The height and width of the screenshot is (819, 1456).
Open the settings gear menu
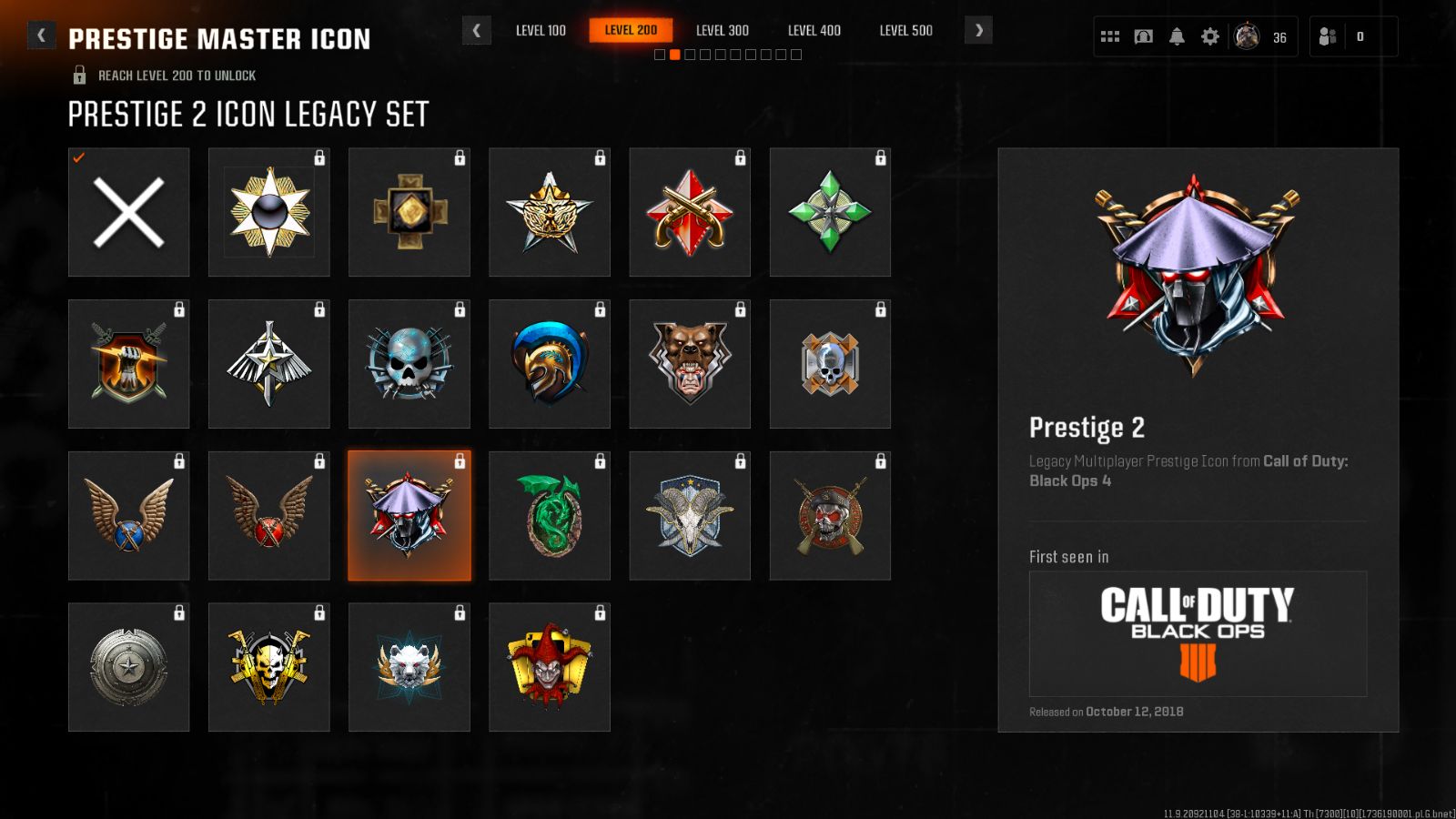coord(1210,35)
